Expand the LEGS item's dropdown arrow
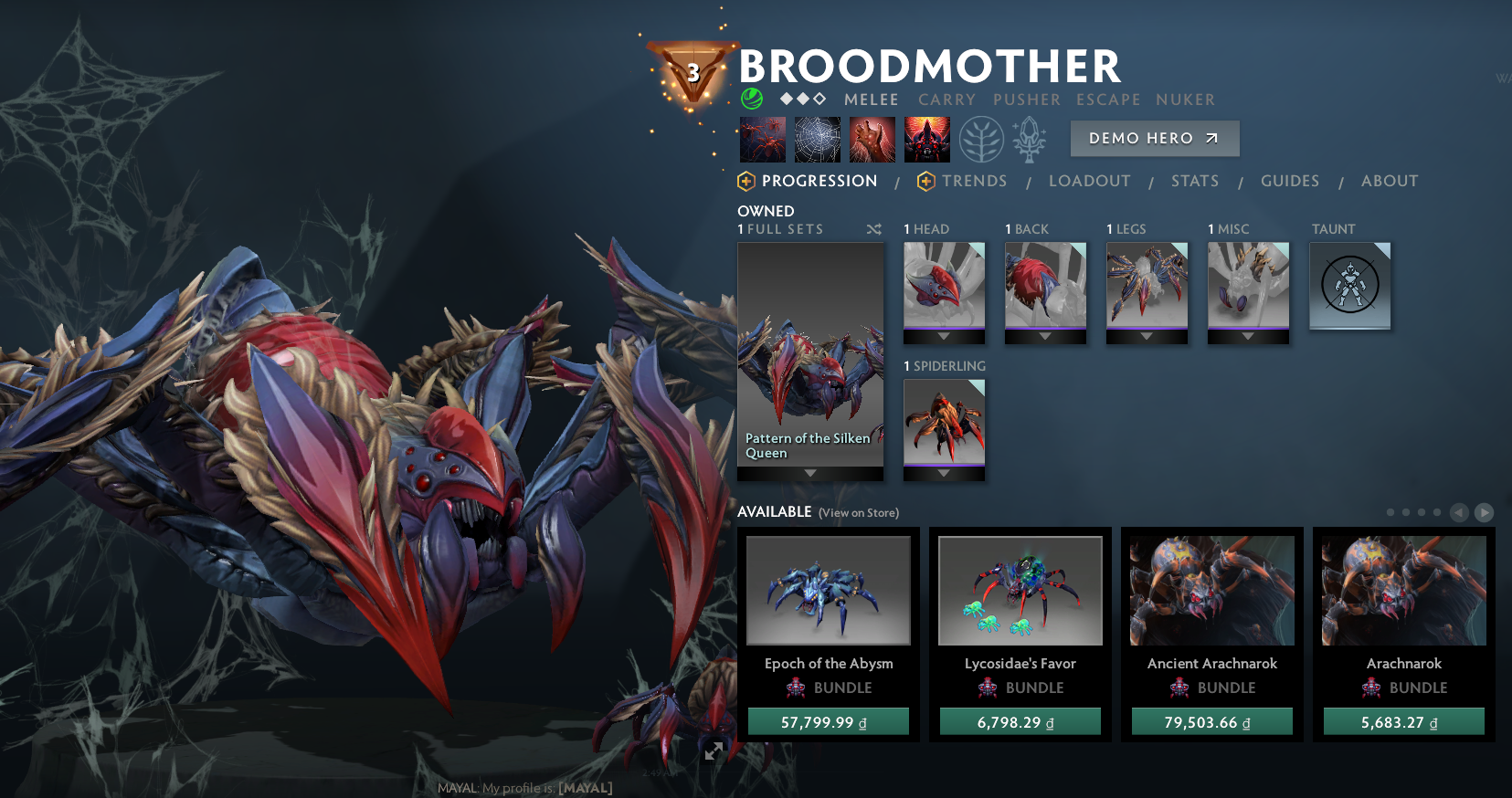Screen dimensions: 1512x798 point(1147,338)
